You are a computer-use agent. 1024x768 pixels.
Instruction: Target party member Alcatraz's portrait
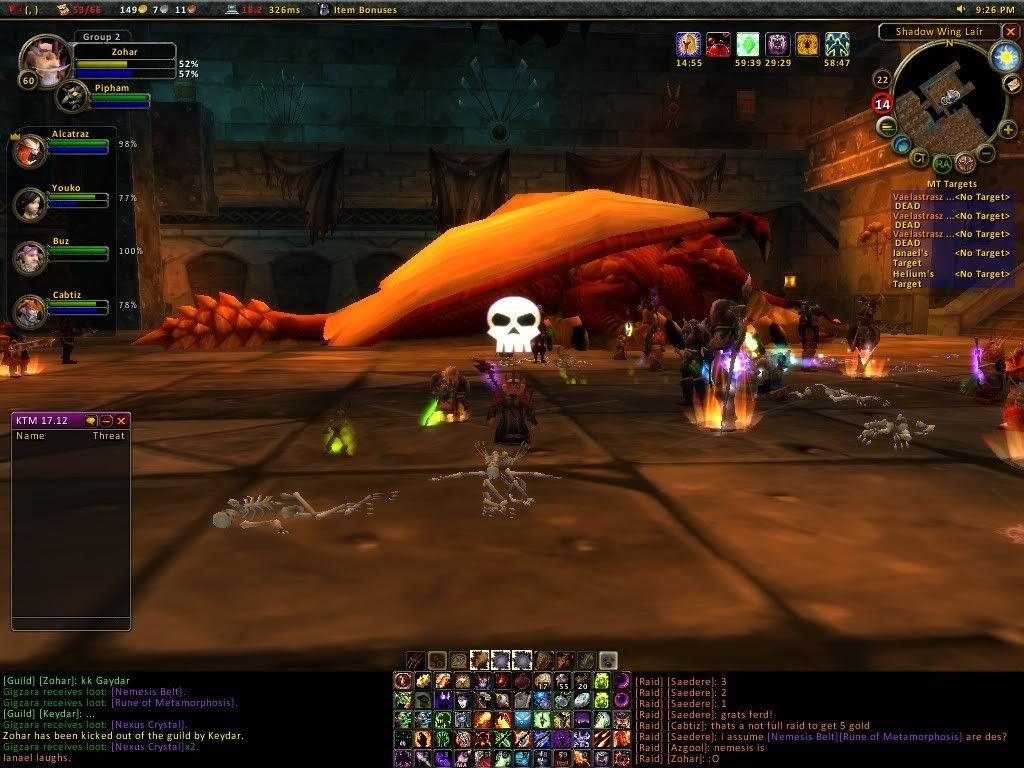(x=29, y=151)
